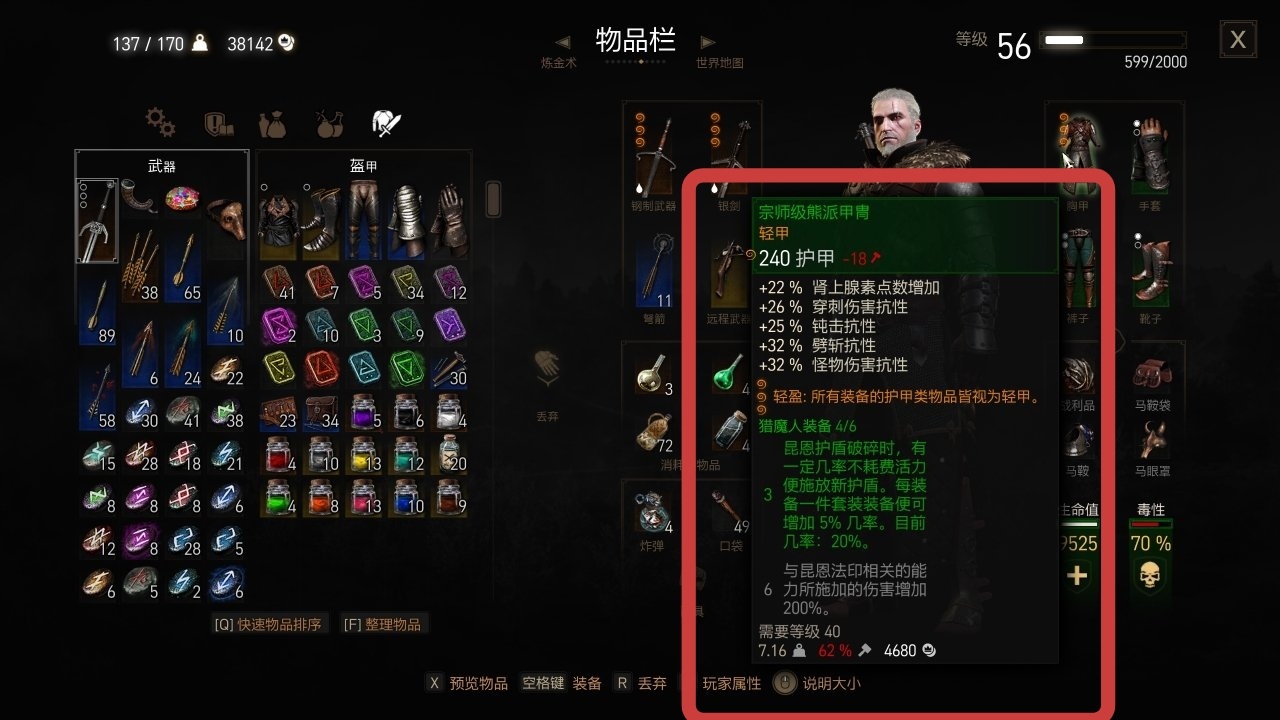Viewport: 1280px width, 720px height.
Task: Close the inventory with the X button
Action: pos(1237,39)
